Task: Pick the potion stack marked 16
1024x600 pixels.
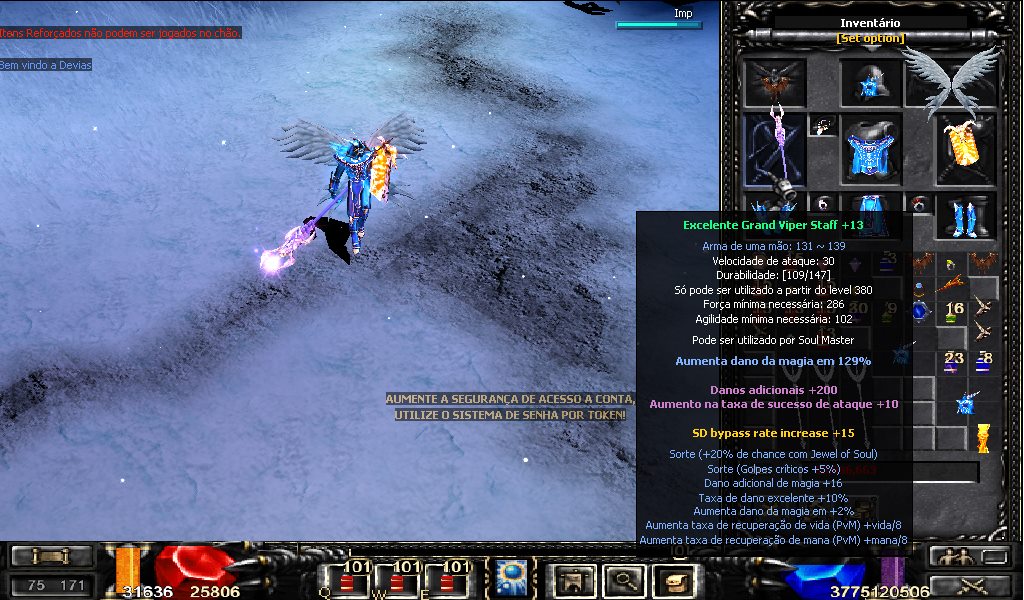Action: (953, 312)
